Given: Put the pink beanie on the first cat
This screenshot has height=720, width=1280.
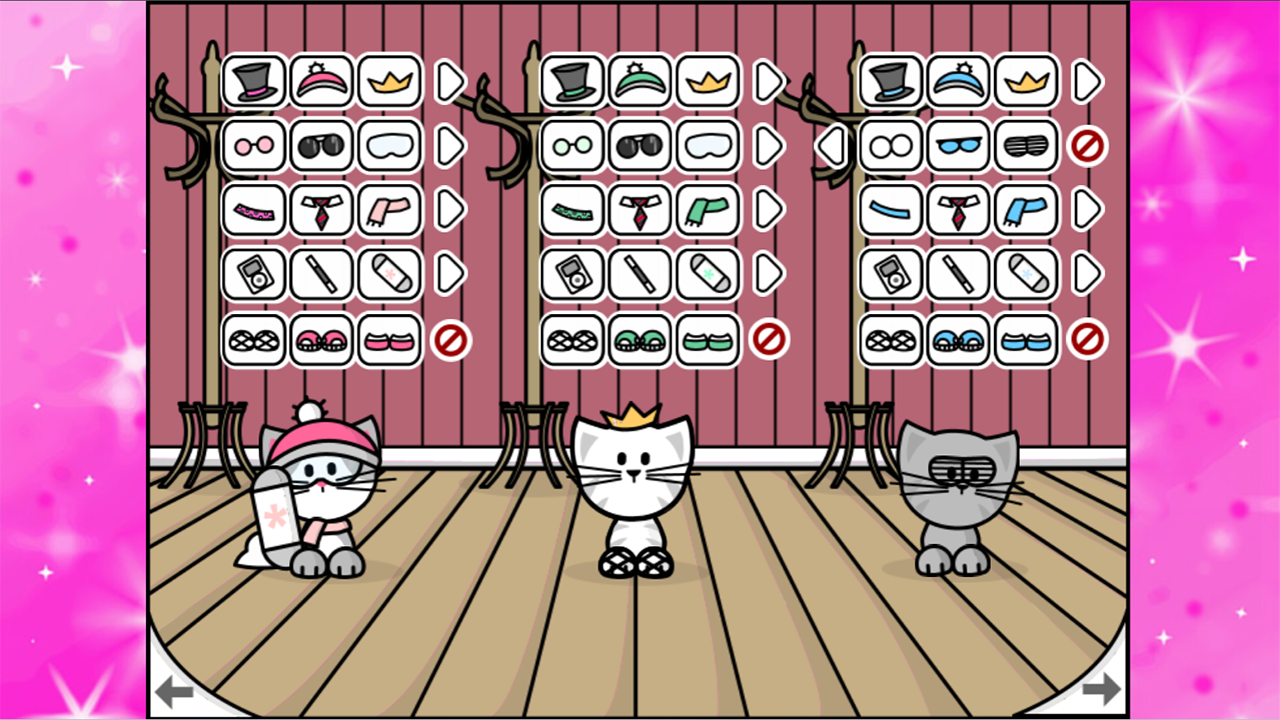Looking at the screenshot, I should pyautogui.click(x=321, y=82).
